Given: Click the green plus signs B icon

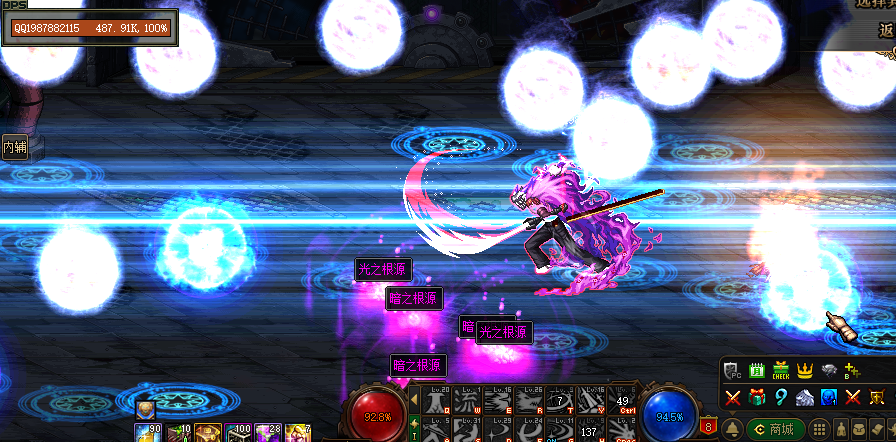Looking at the screenshot, I should pyautogui.click(x=853, y=371).
